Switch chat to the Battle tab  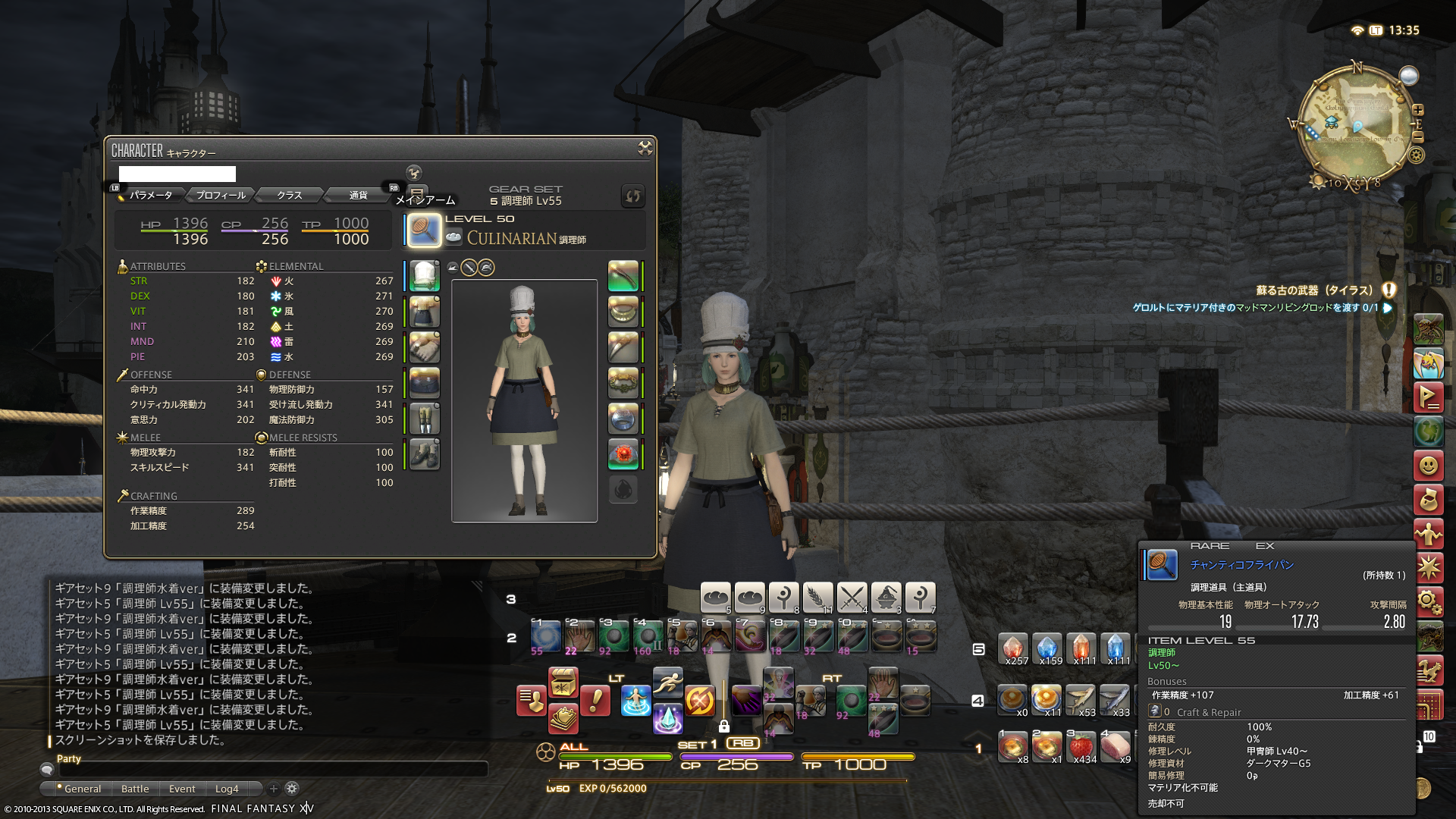point(135,789)
